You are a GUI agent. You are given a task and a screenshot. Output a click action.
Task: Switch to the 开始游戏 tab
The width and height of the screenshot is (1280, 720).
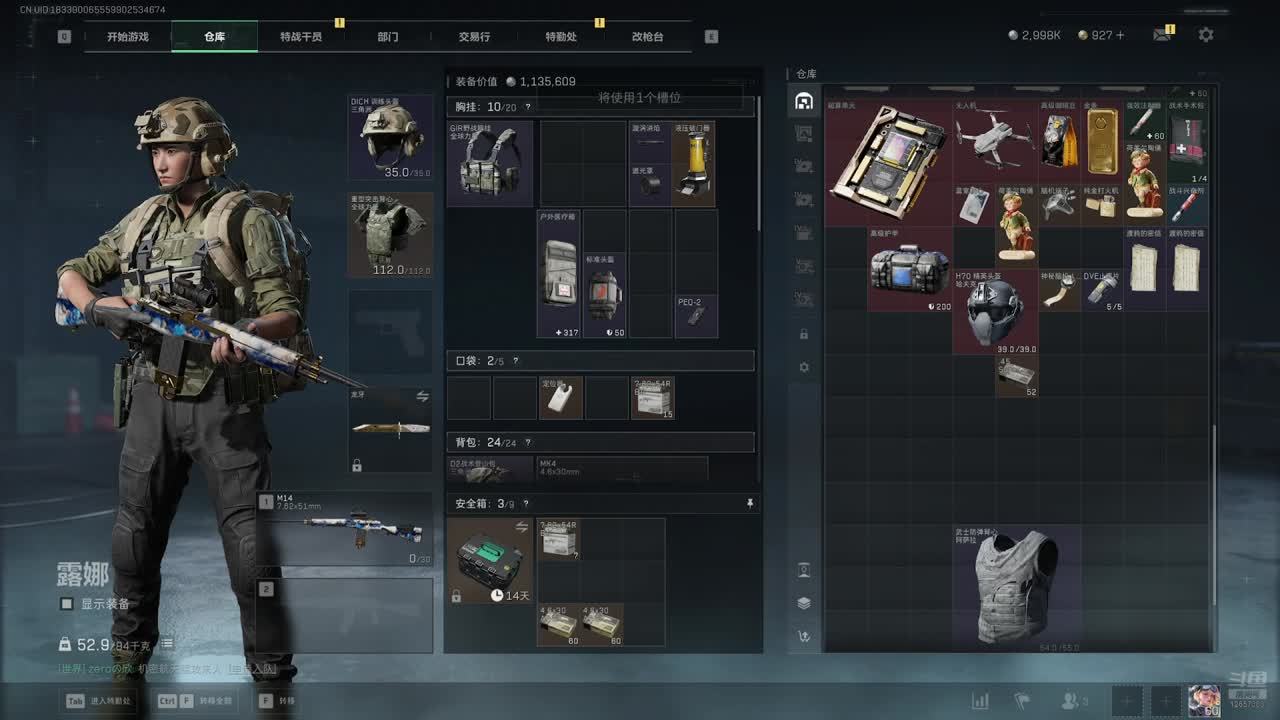128,37
